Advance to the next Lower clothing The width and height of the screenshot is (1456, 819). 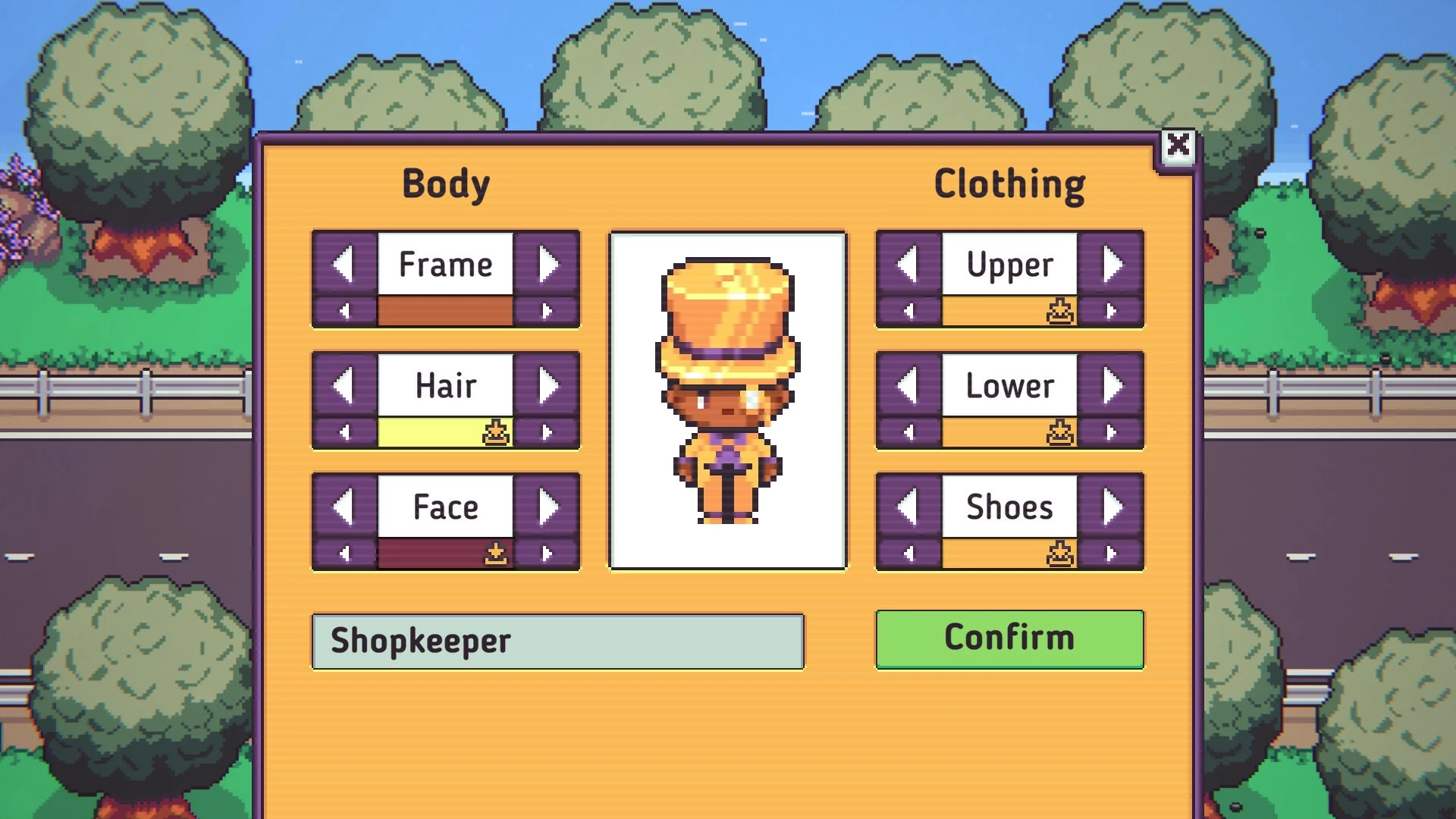1112,386
